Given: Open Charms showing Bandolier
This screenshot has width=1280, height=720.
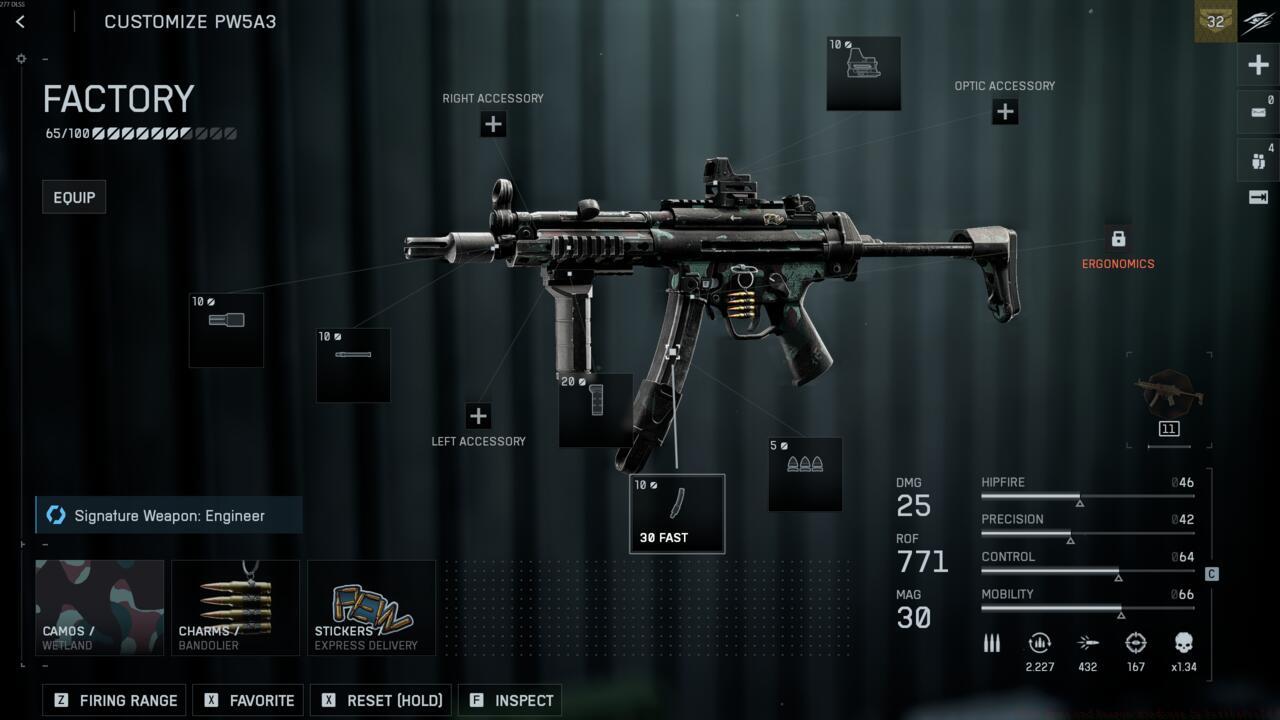Looking at the screenshot, I should 235,607.
